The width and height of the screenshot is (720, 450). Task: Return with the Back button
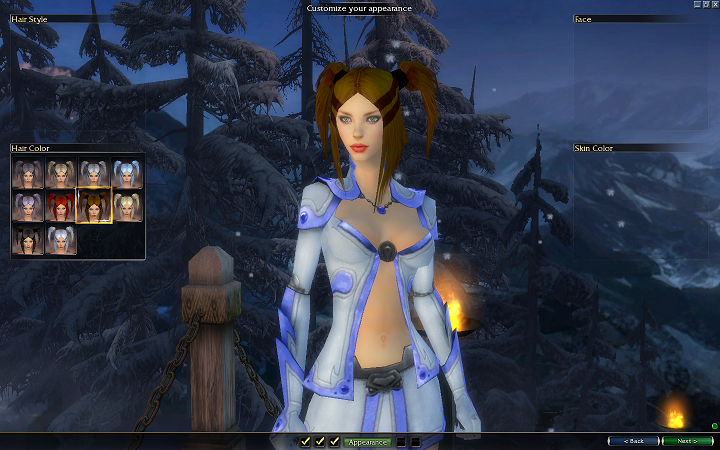[x=633, y=441]
